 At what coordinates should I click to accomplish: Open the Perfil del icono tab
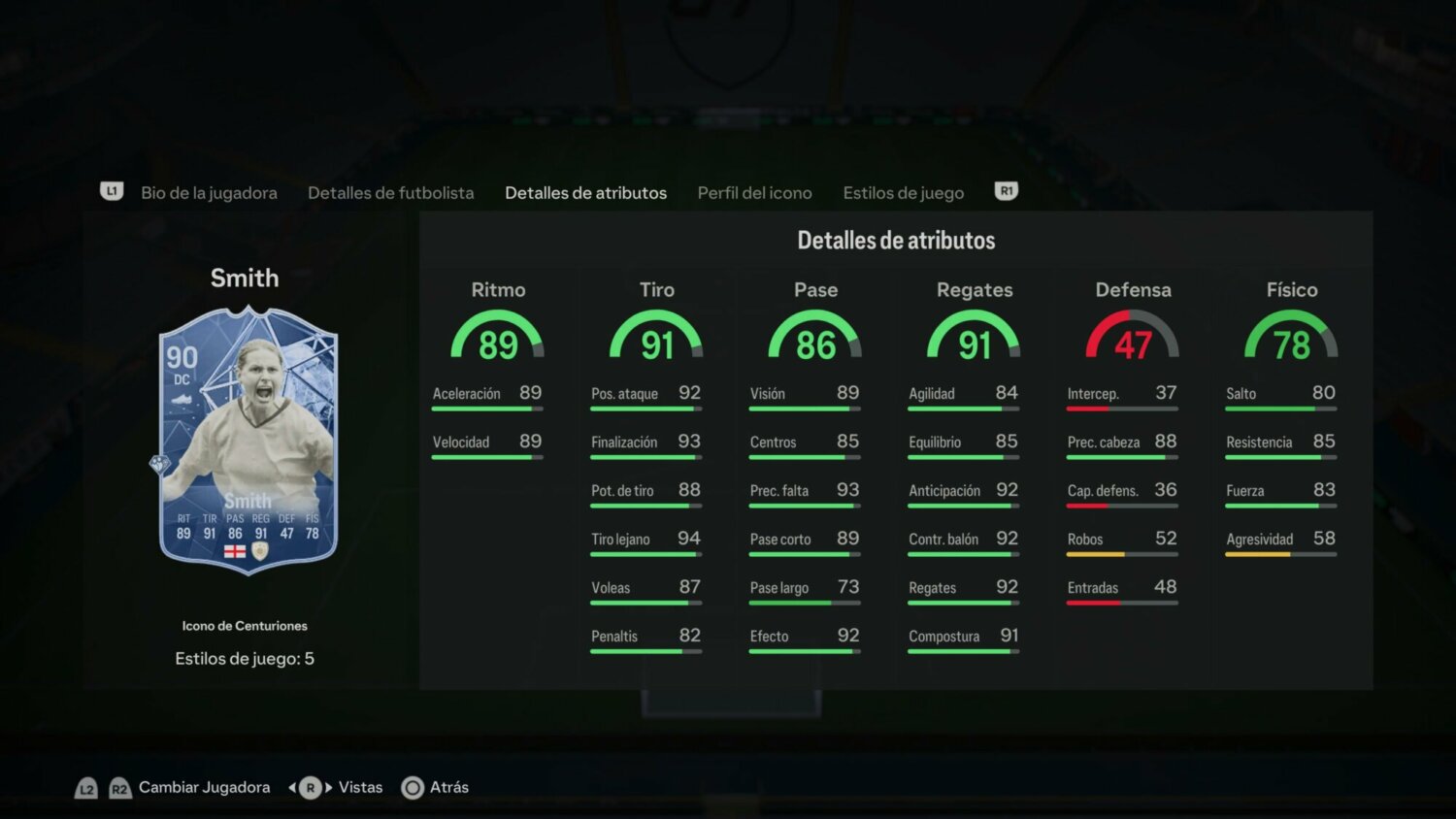click(x=754, y=193)
